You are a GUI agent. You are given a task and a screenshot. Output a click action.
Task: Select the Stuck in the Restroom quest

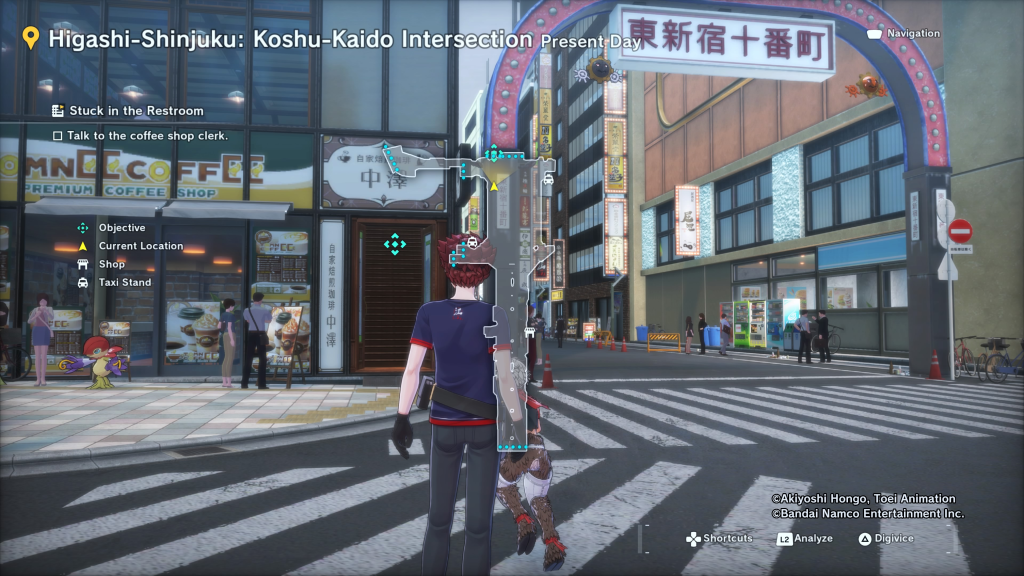pos(135,111)
